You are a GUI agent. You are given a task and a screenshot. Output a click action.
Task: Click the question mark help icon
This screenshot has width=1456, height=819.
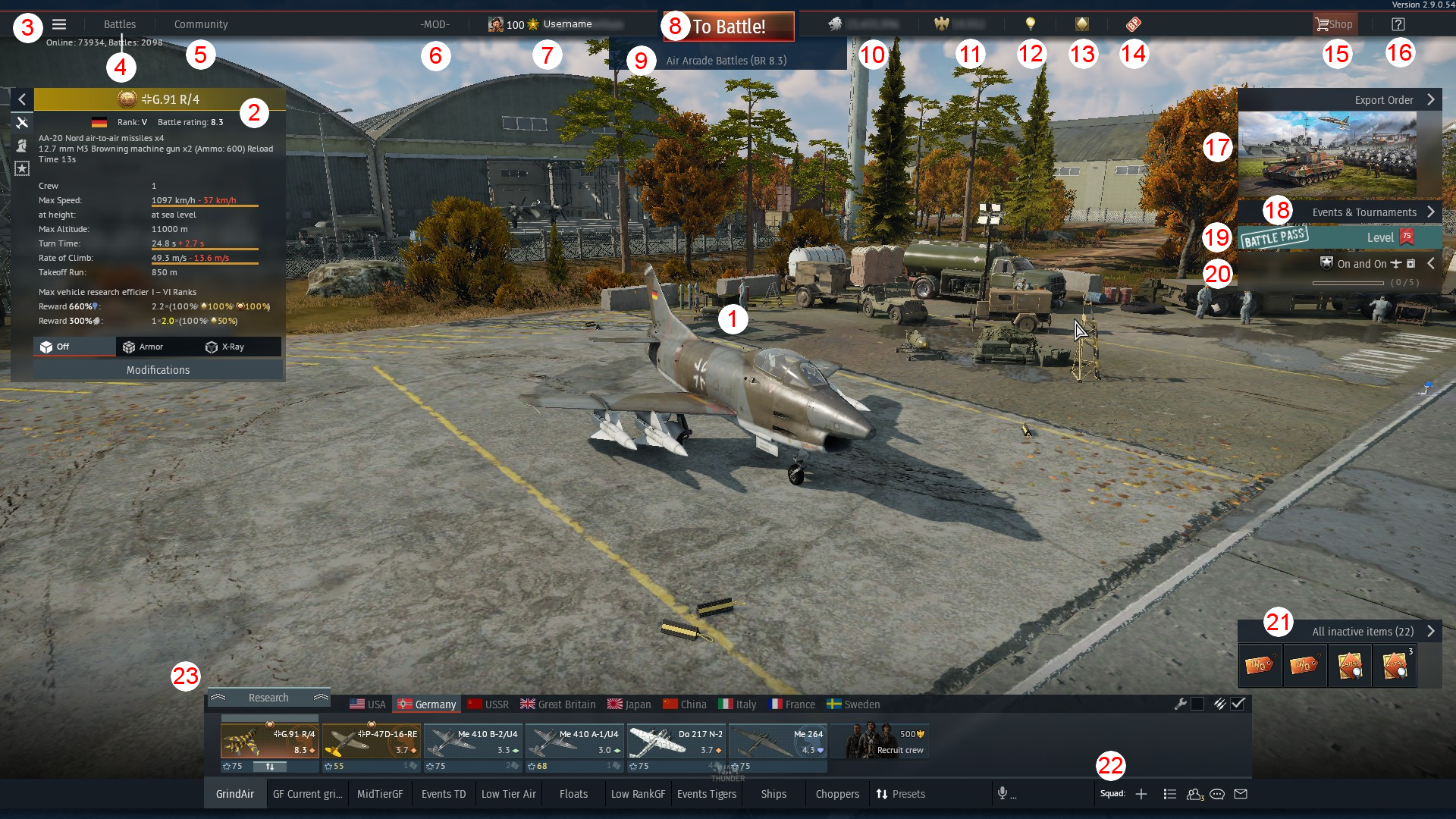(x=1398, y=24)
